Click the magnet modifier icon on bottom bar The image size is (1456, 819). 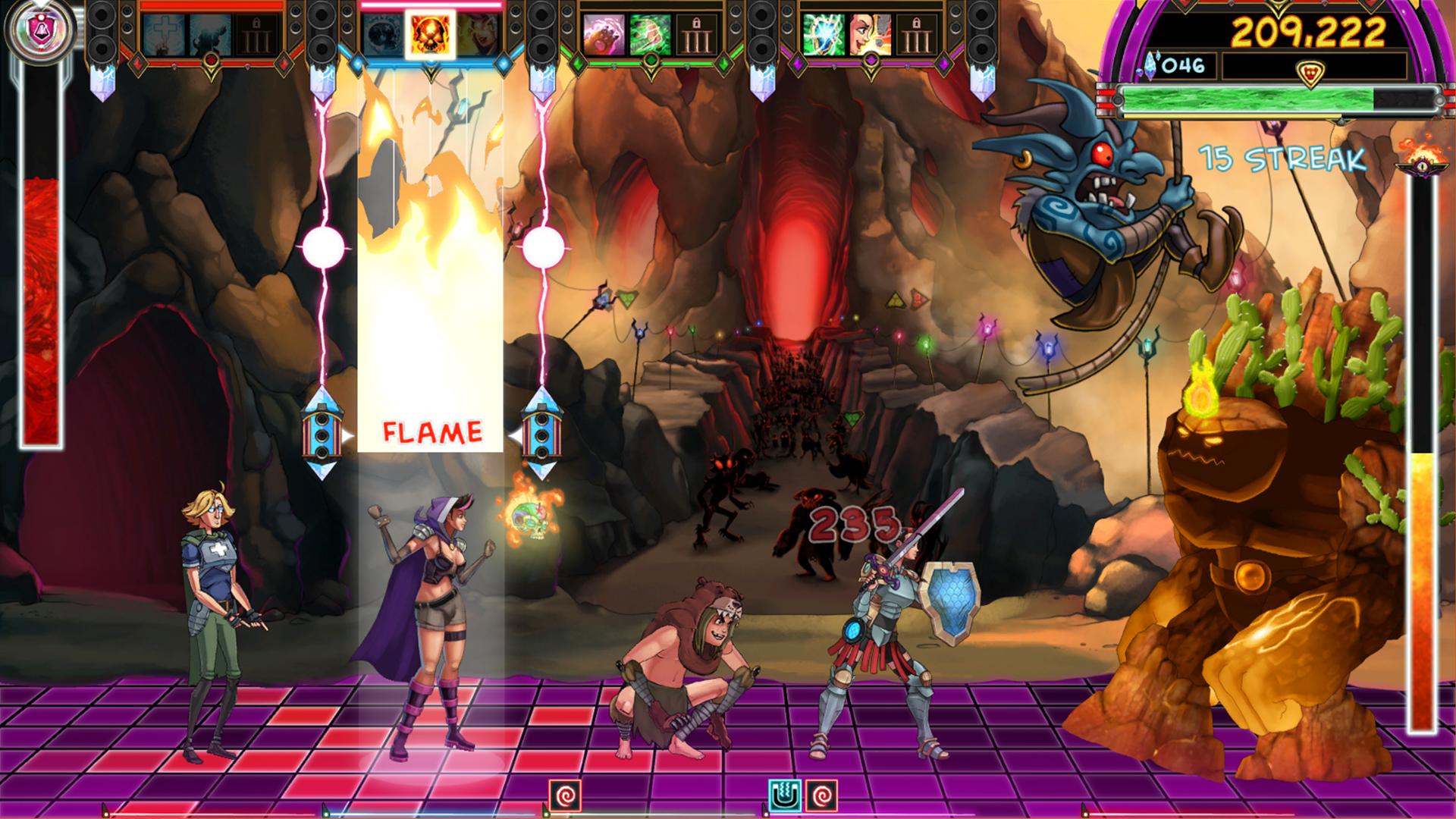(785, 796)
